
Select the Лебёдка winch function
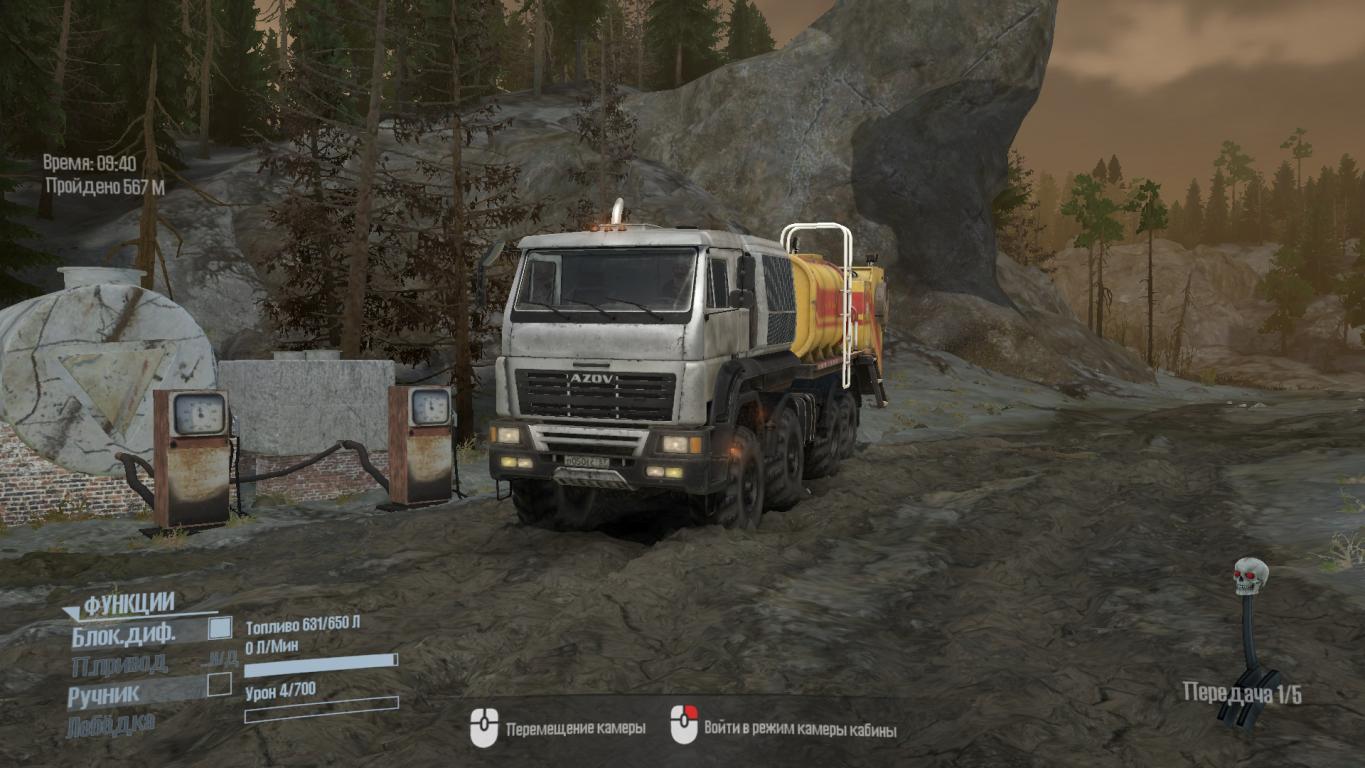110,723
